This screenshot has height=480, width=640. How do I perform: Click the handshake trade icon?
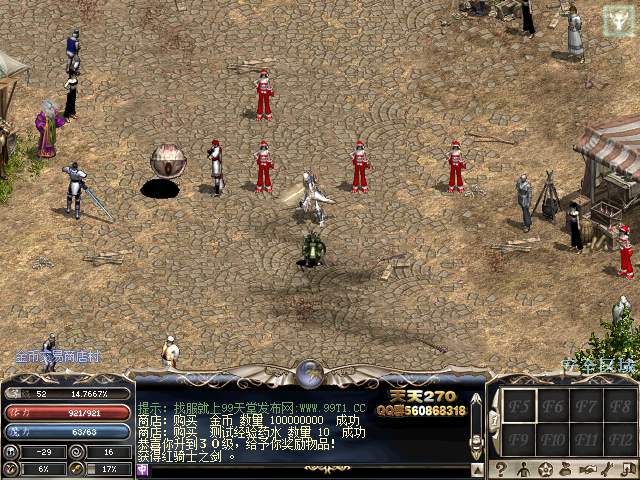[x=589, y=469]
